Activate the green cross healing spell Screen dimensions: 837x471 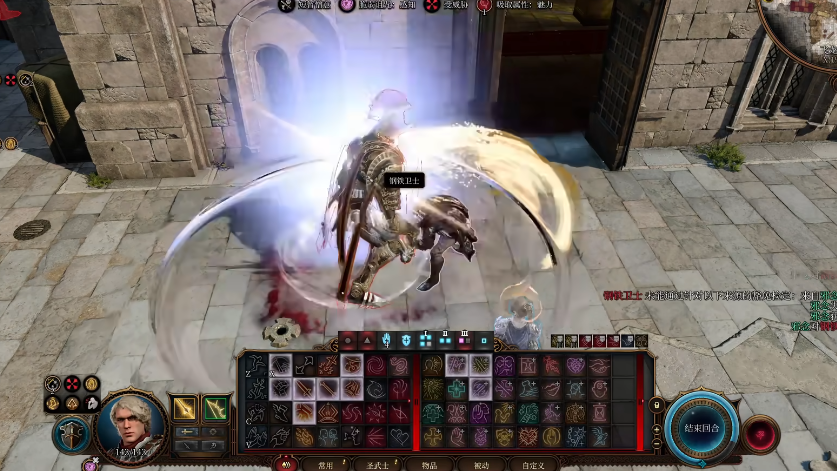[x=457, y=389]
